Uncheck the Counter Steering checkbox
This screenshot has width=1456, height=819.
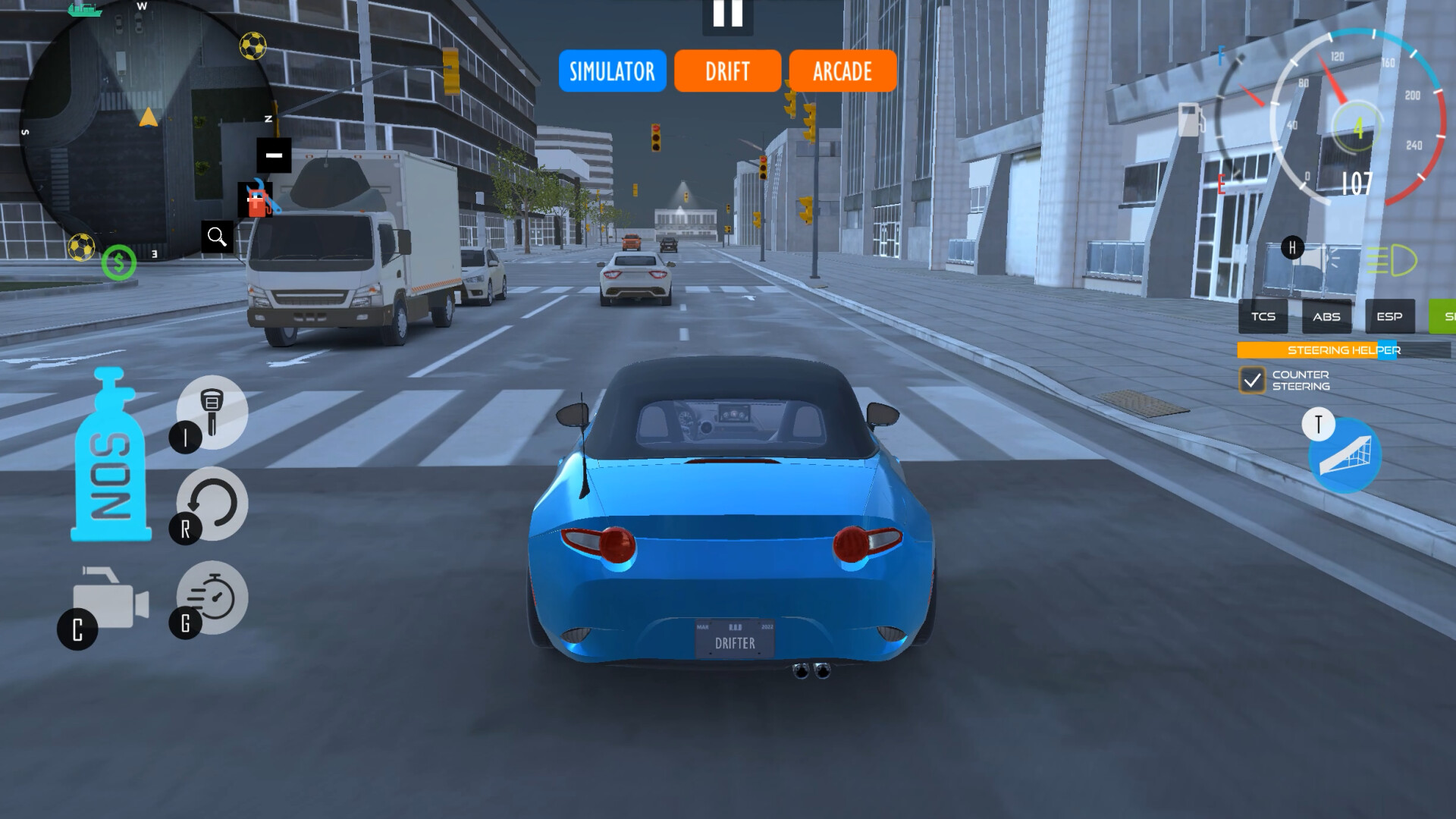[1251, 379]
